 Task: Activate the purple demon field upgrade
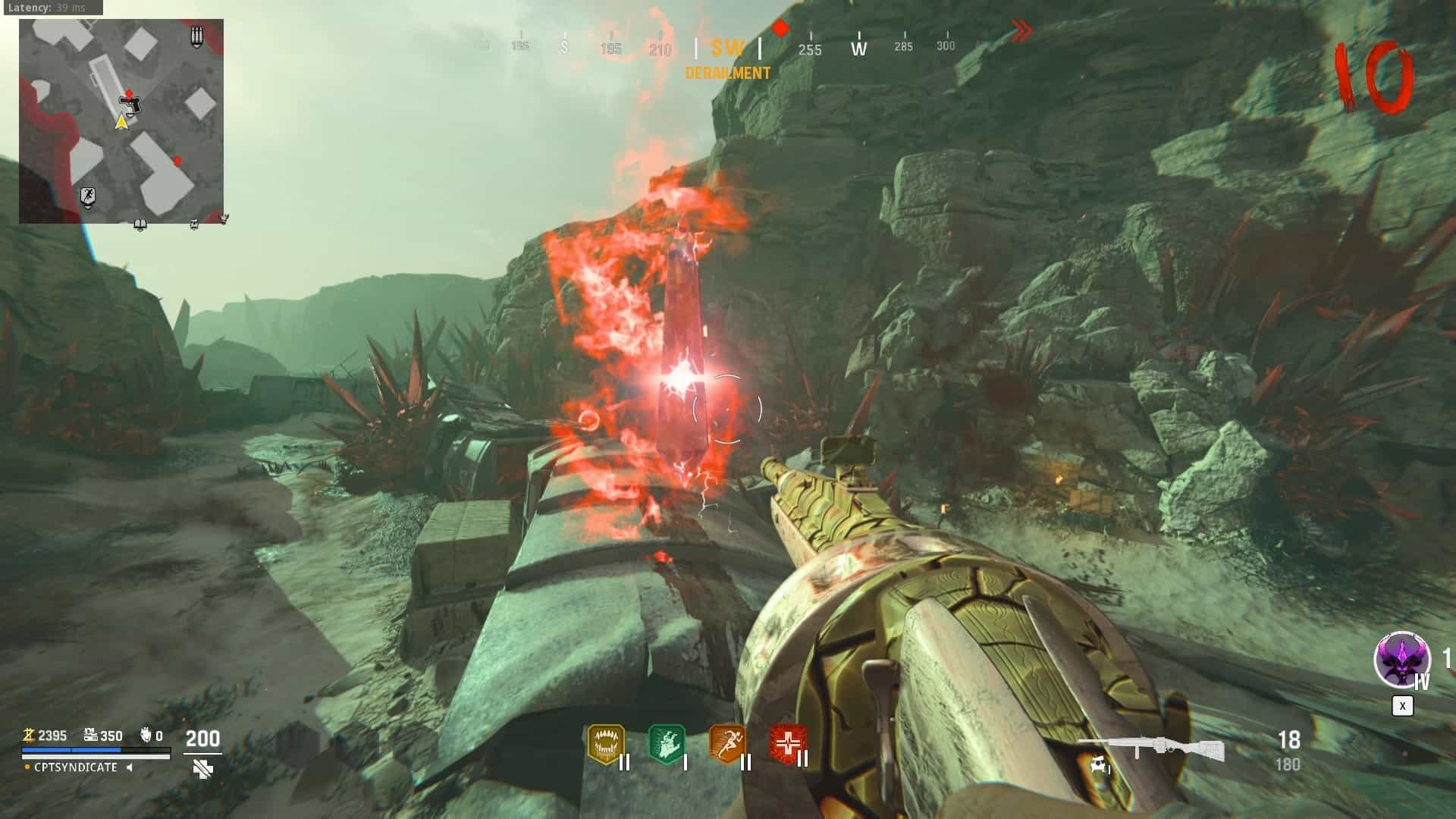pos(1401,660)
